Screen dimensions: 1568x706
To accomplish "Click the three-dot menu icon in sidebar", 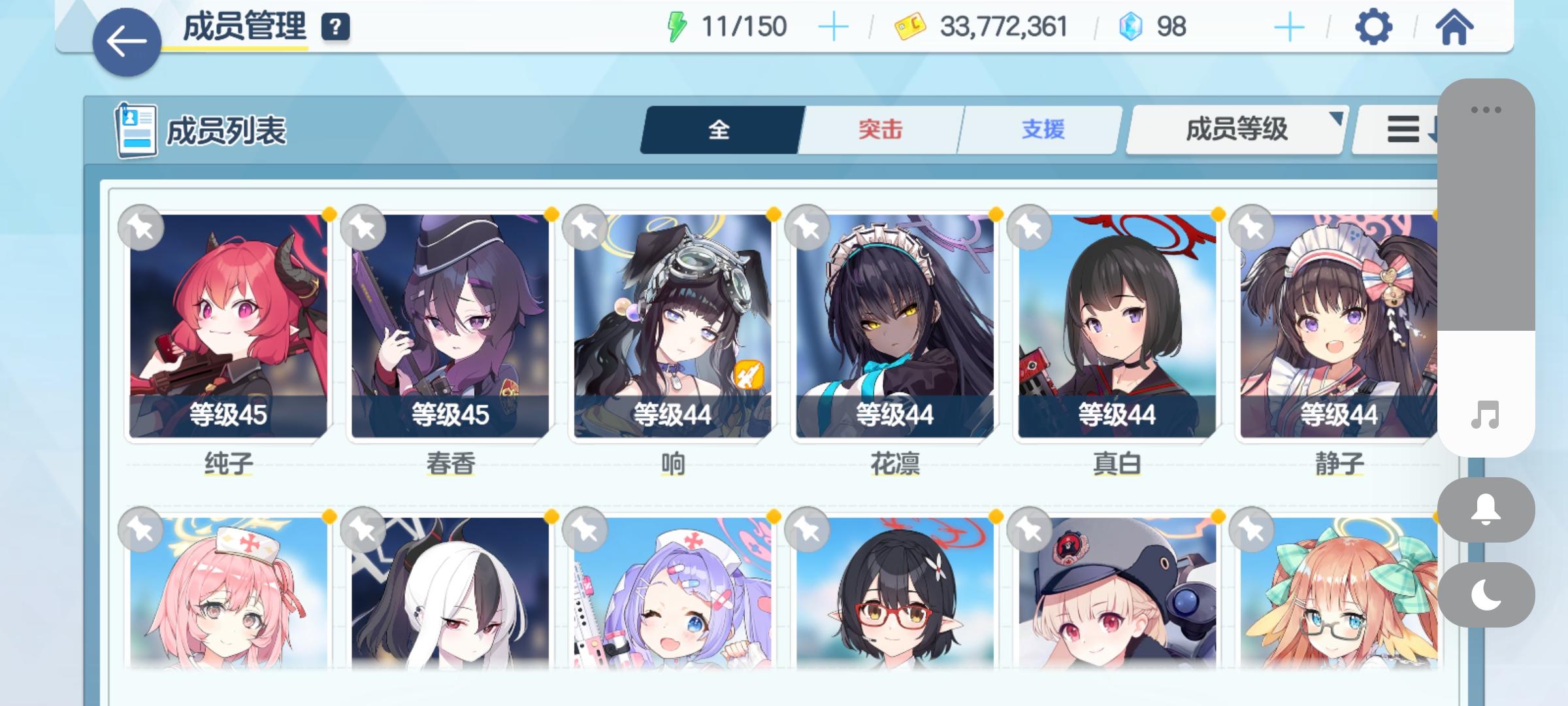I will (x=1486, y=111).
